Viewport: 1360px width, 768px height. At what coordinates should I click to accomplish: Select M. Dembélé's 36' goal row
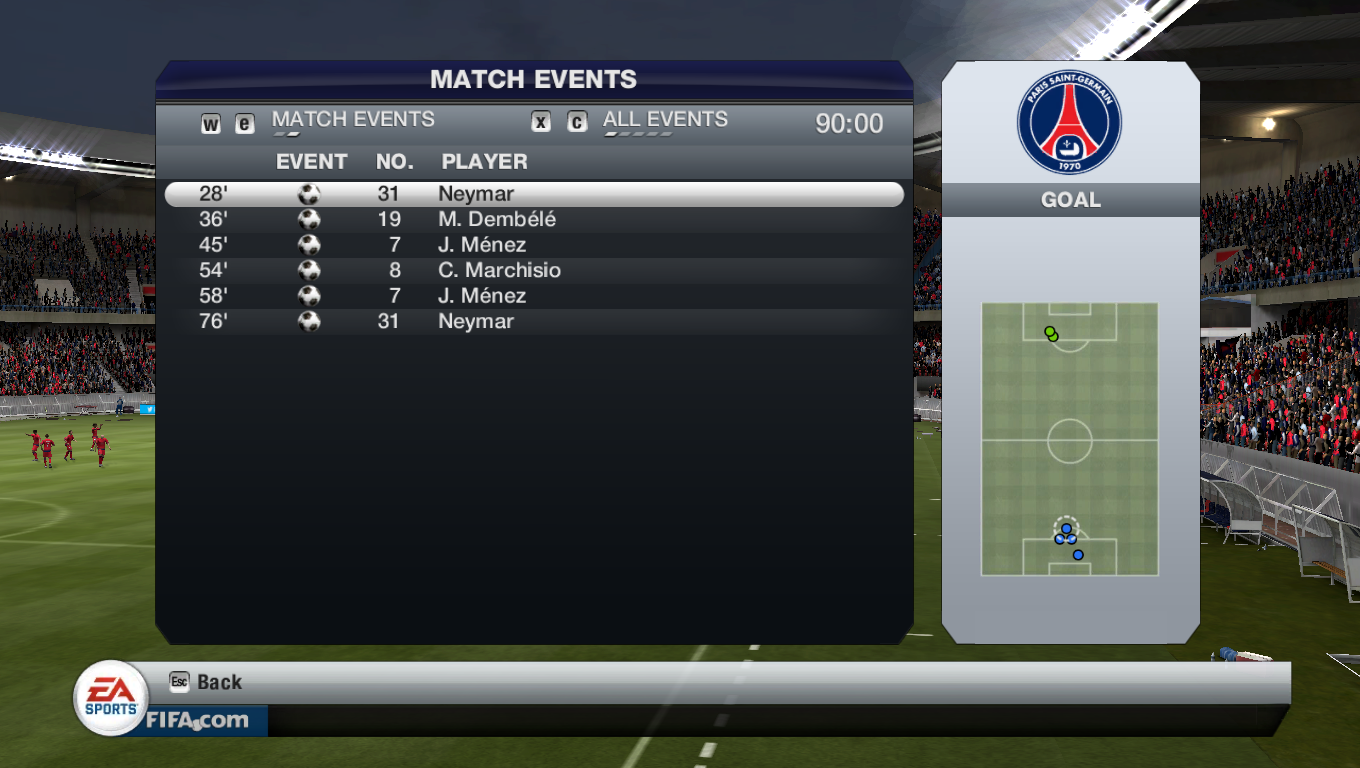pos(533,219)
